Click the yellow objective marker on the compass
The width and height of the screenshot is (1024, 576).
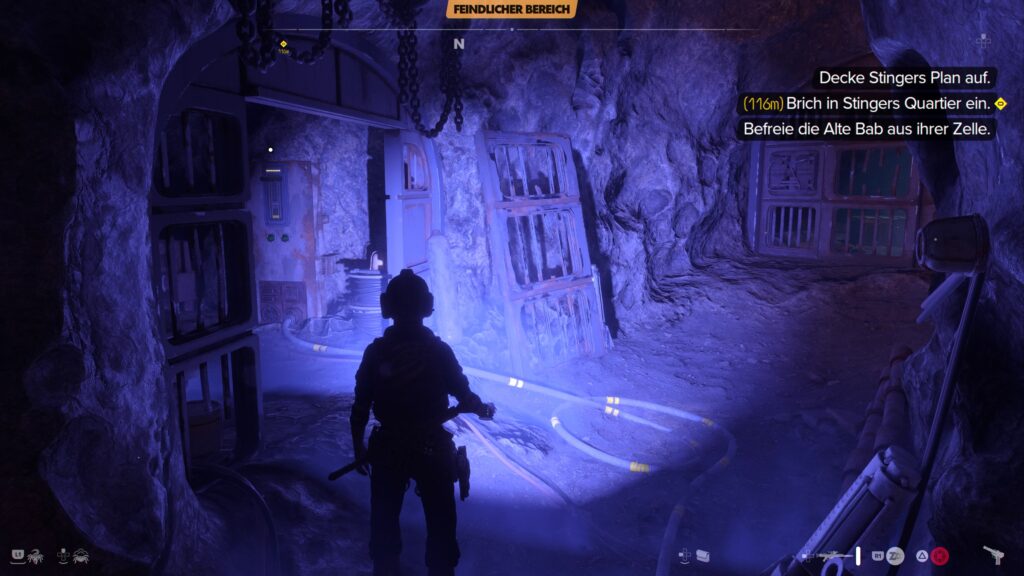coord(284,44)
